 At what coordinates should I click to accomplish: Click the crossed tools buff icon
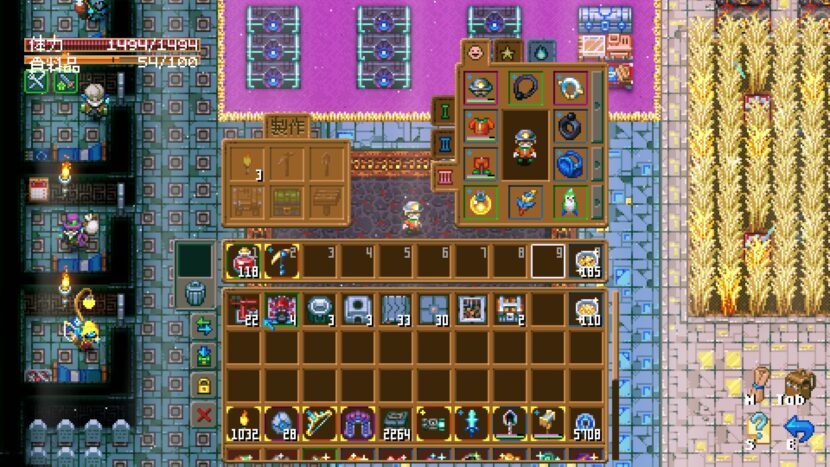tap(37, 82)
